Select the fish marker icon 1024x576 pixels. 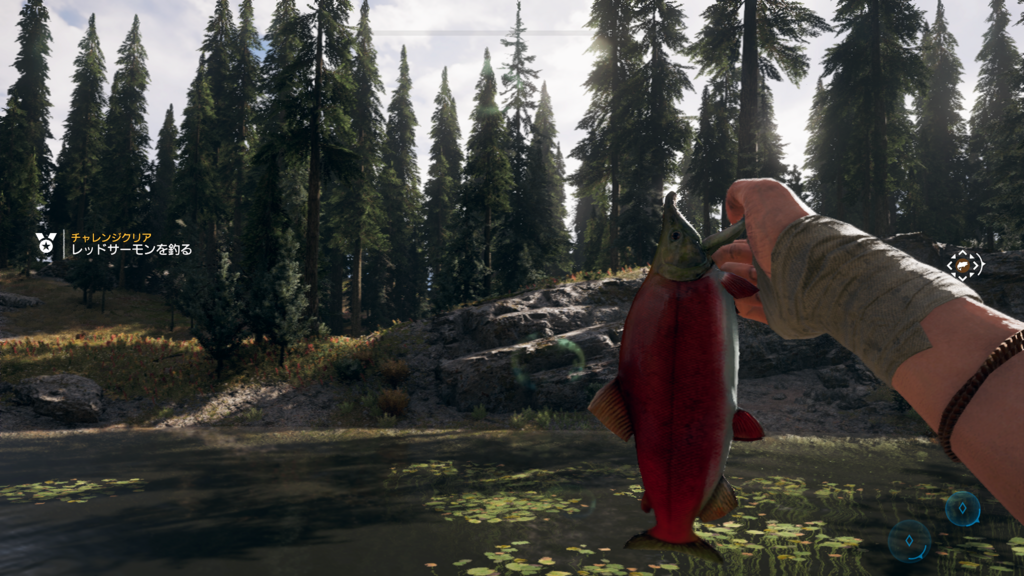(x=965, y=265)
